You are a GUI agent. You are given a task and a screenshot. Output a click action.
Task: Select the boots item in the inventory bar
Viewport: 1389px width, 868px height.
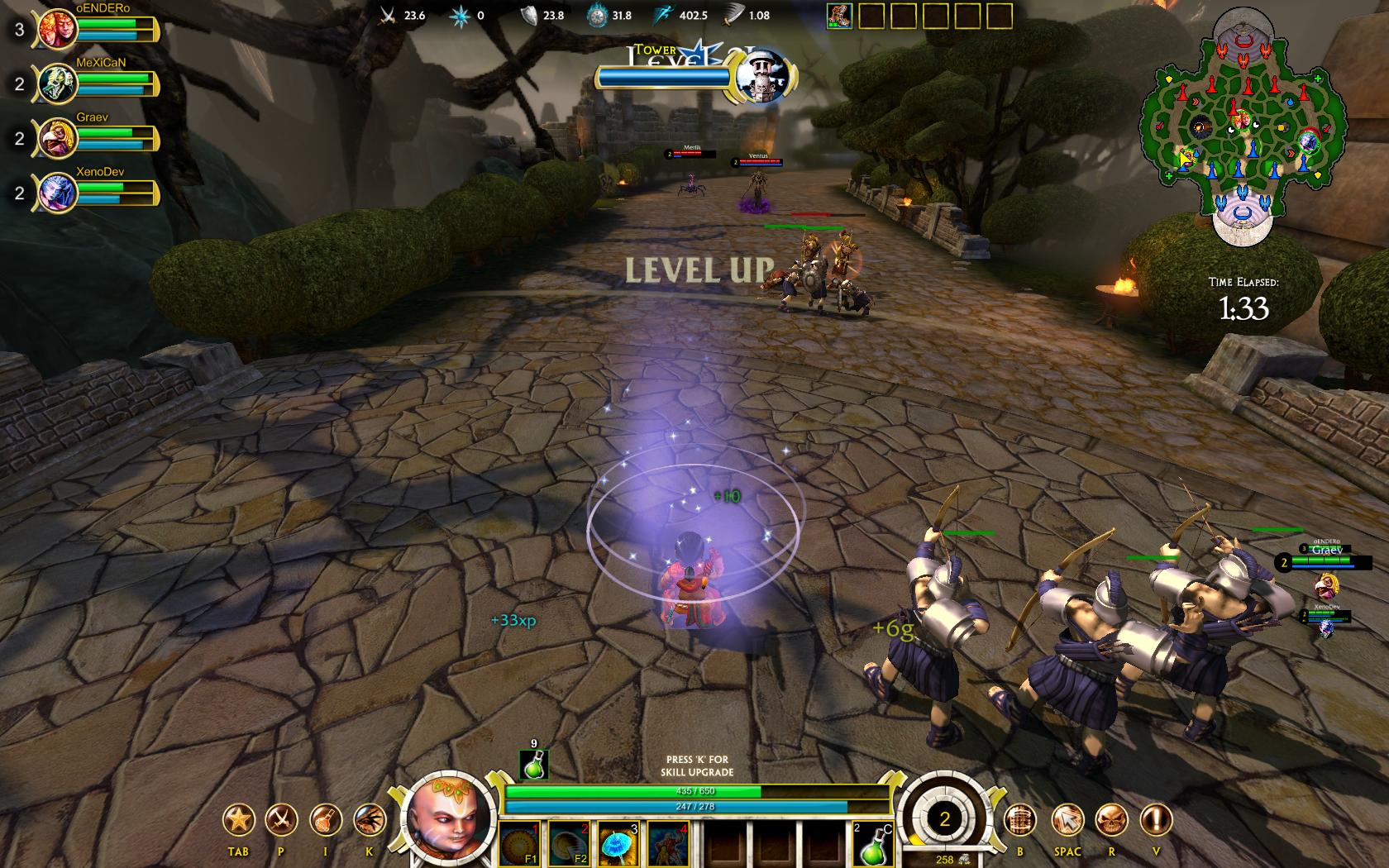pos(839,16)
